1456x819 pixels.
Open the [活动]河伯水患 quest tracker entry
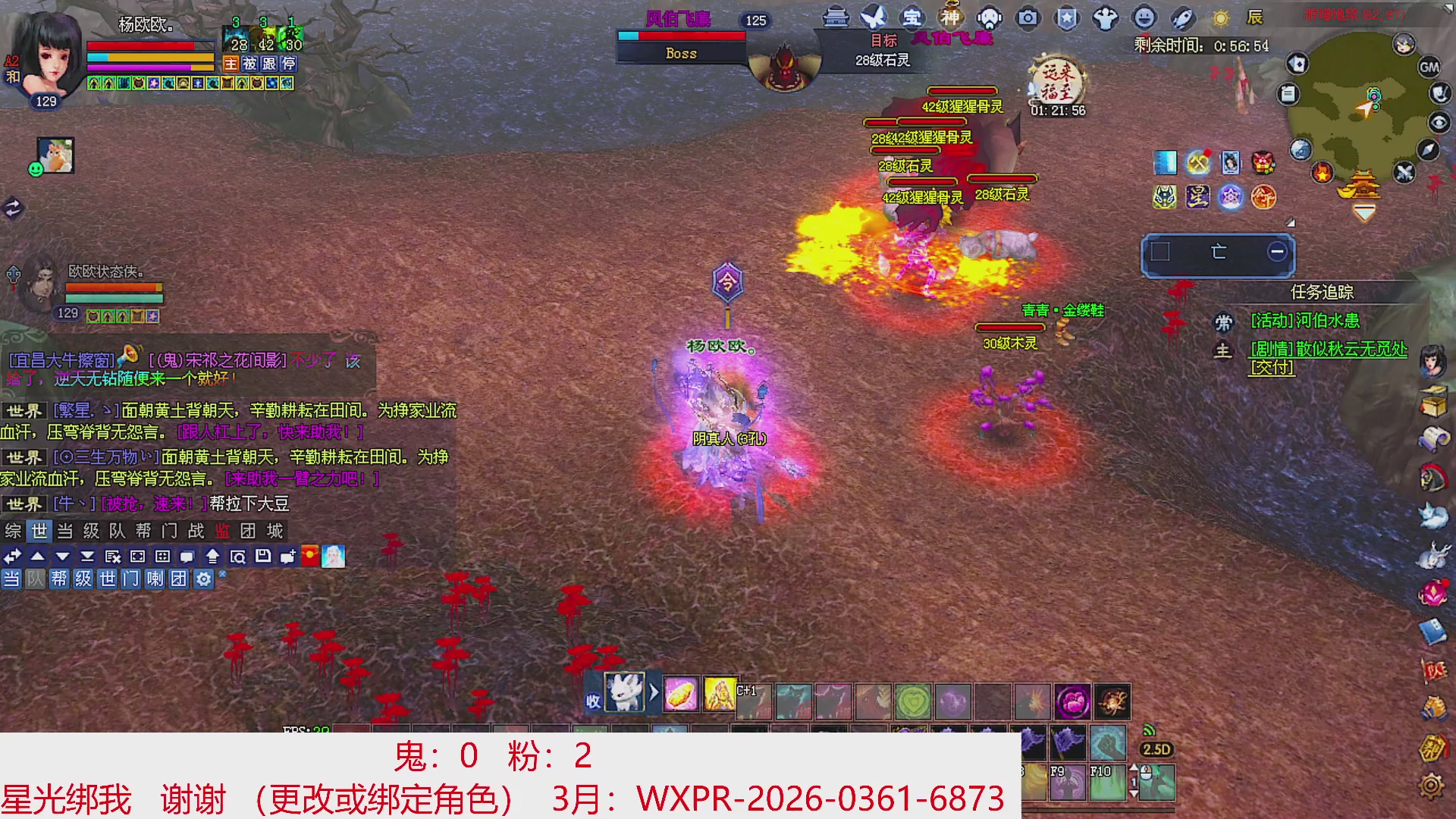[x=1304, y=322]
